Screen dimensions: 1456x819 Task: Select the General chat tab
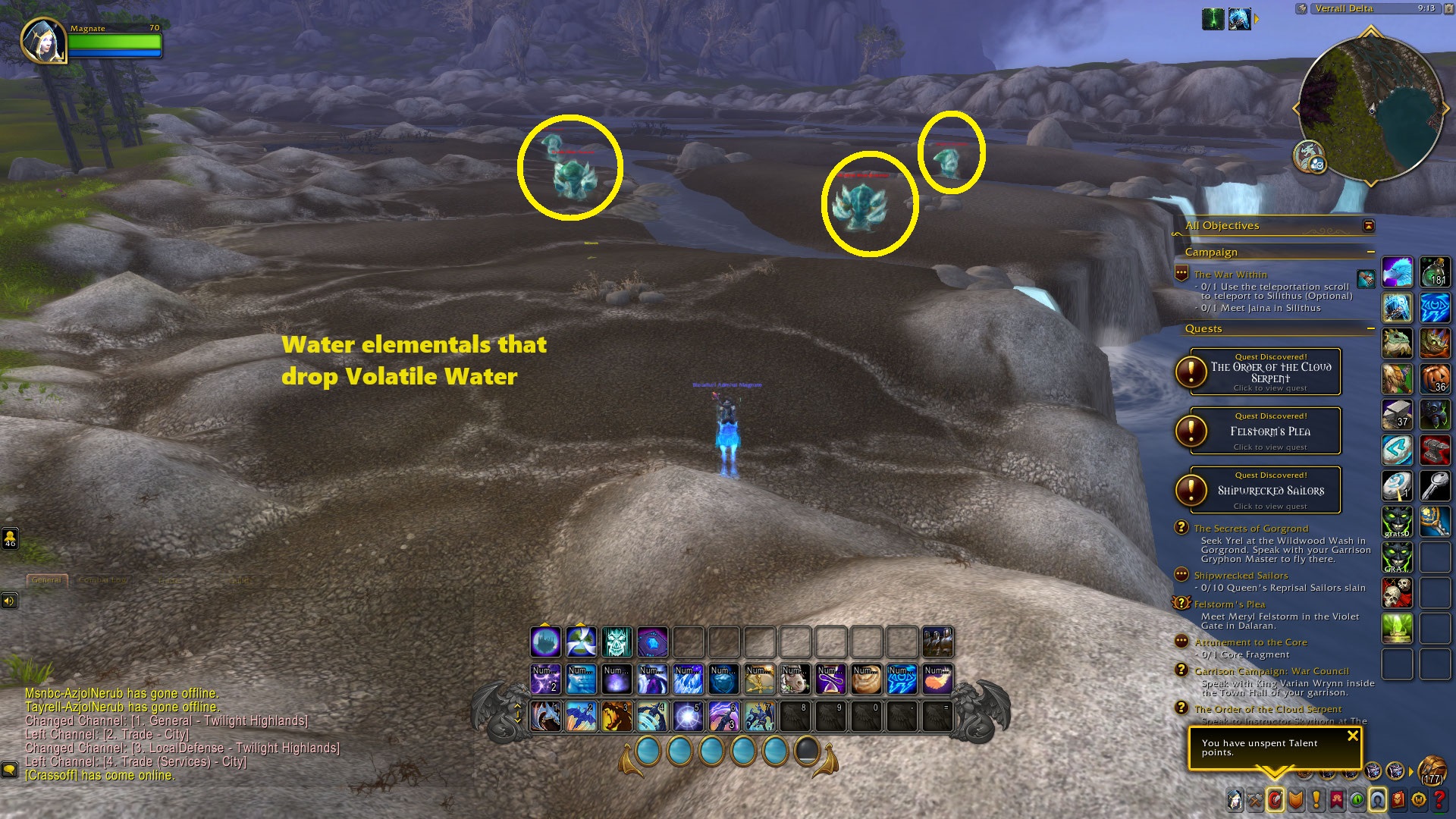47,580
